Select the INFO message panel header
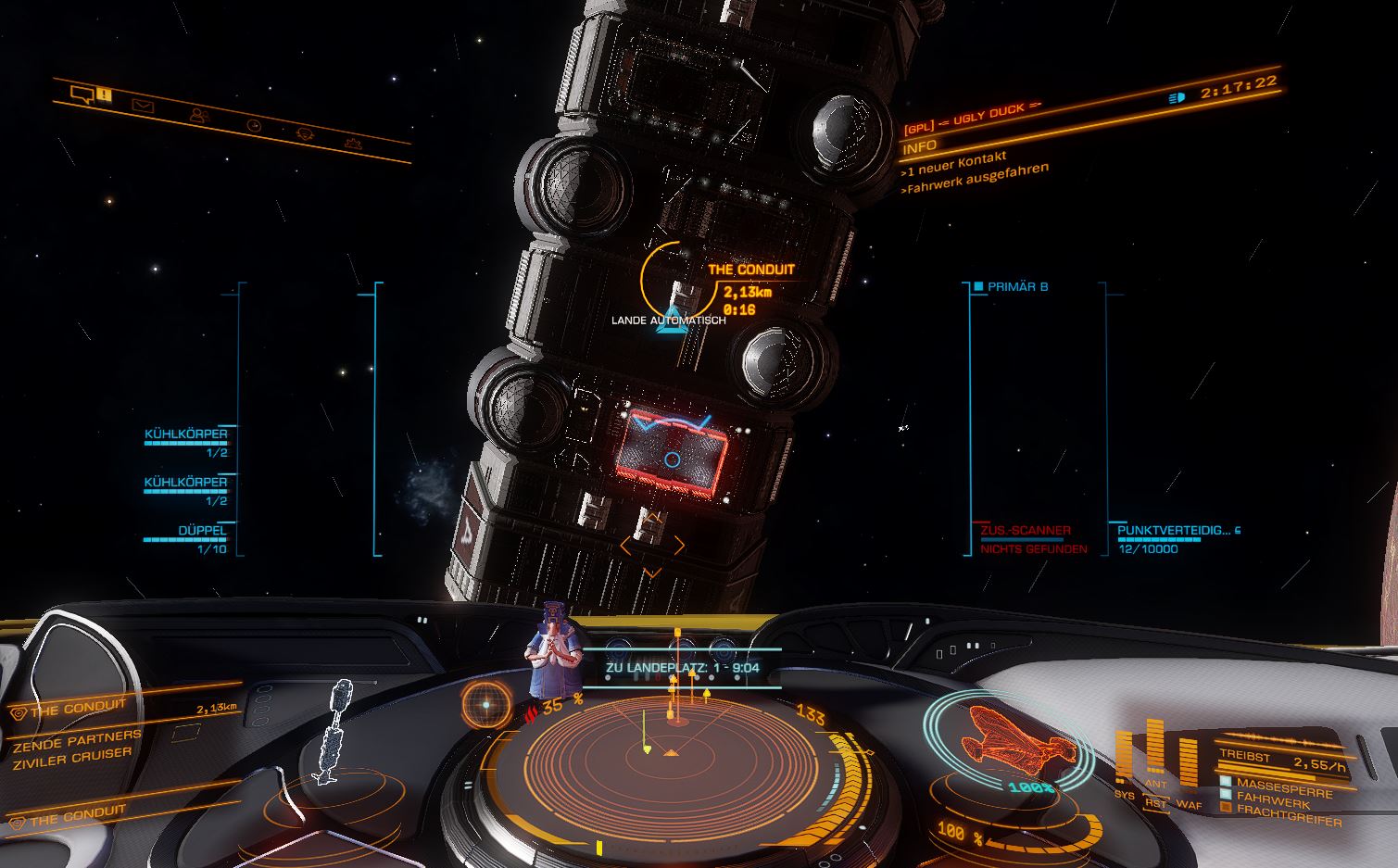 920,146
